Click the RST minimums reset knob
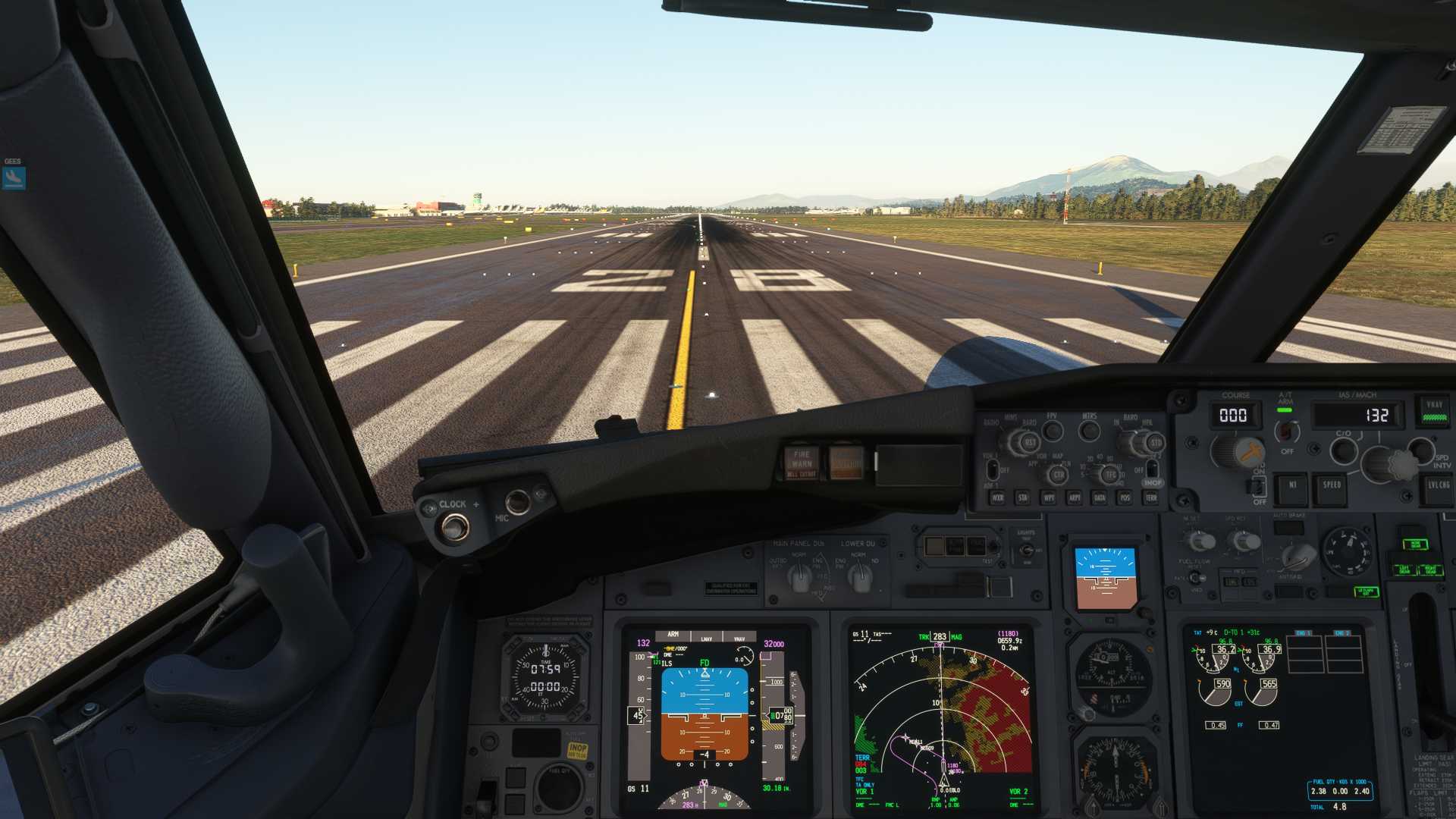 [1030, 442]
